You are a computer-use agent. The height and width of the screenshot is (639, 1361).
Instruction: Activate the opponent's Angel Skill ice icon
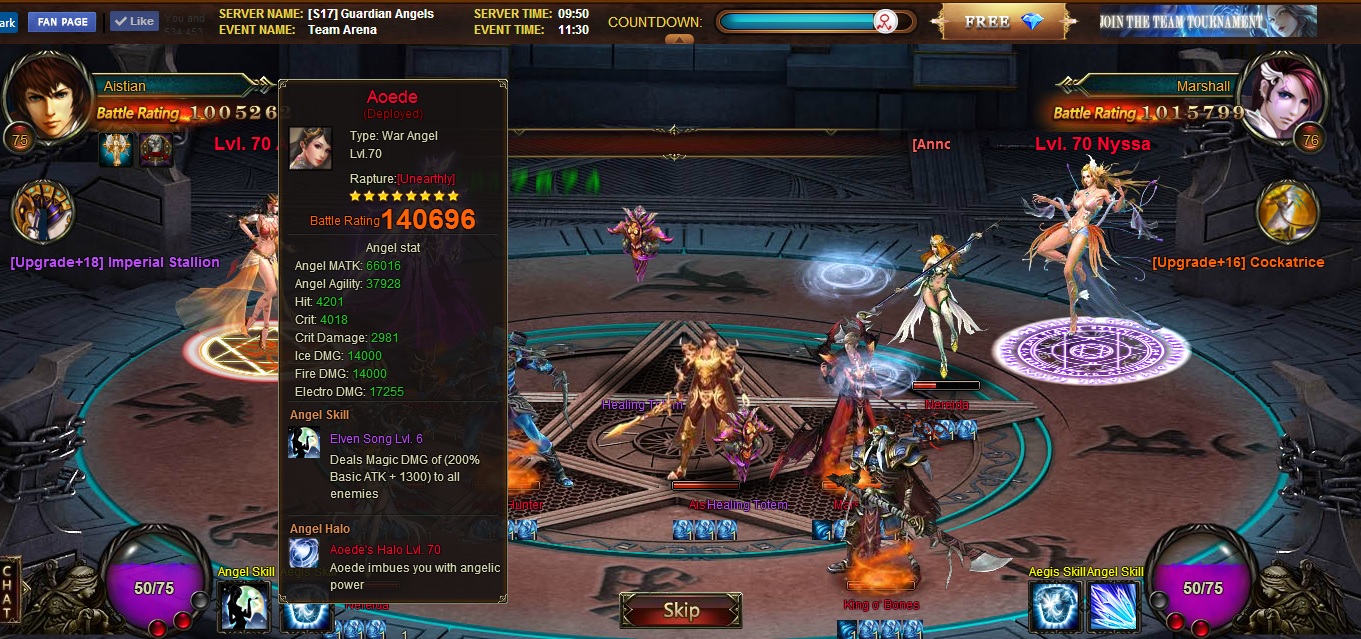tap(1114, 607)
